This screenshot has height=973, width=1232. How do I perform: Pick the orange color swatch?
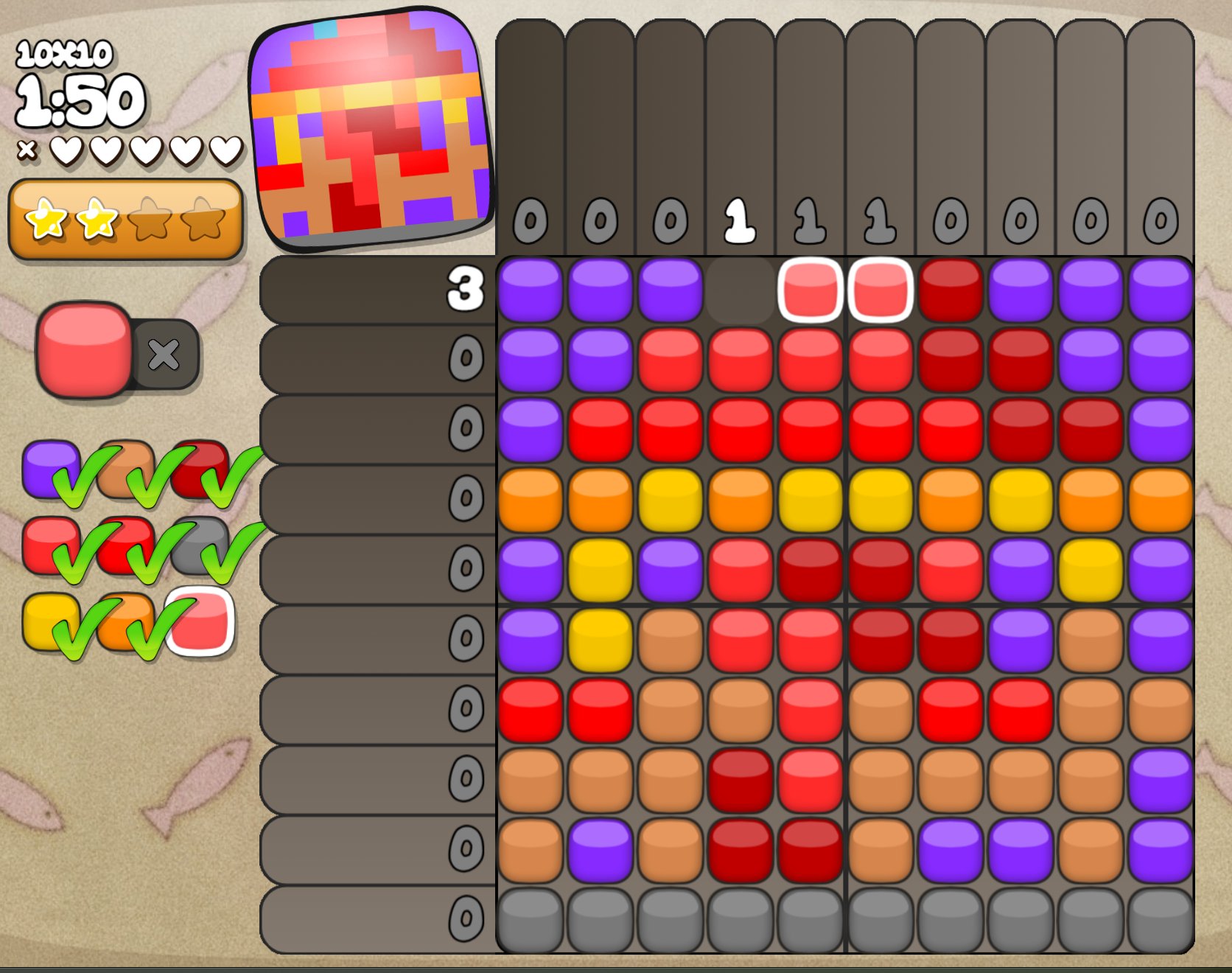click(x=124, y=622)
